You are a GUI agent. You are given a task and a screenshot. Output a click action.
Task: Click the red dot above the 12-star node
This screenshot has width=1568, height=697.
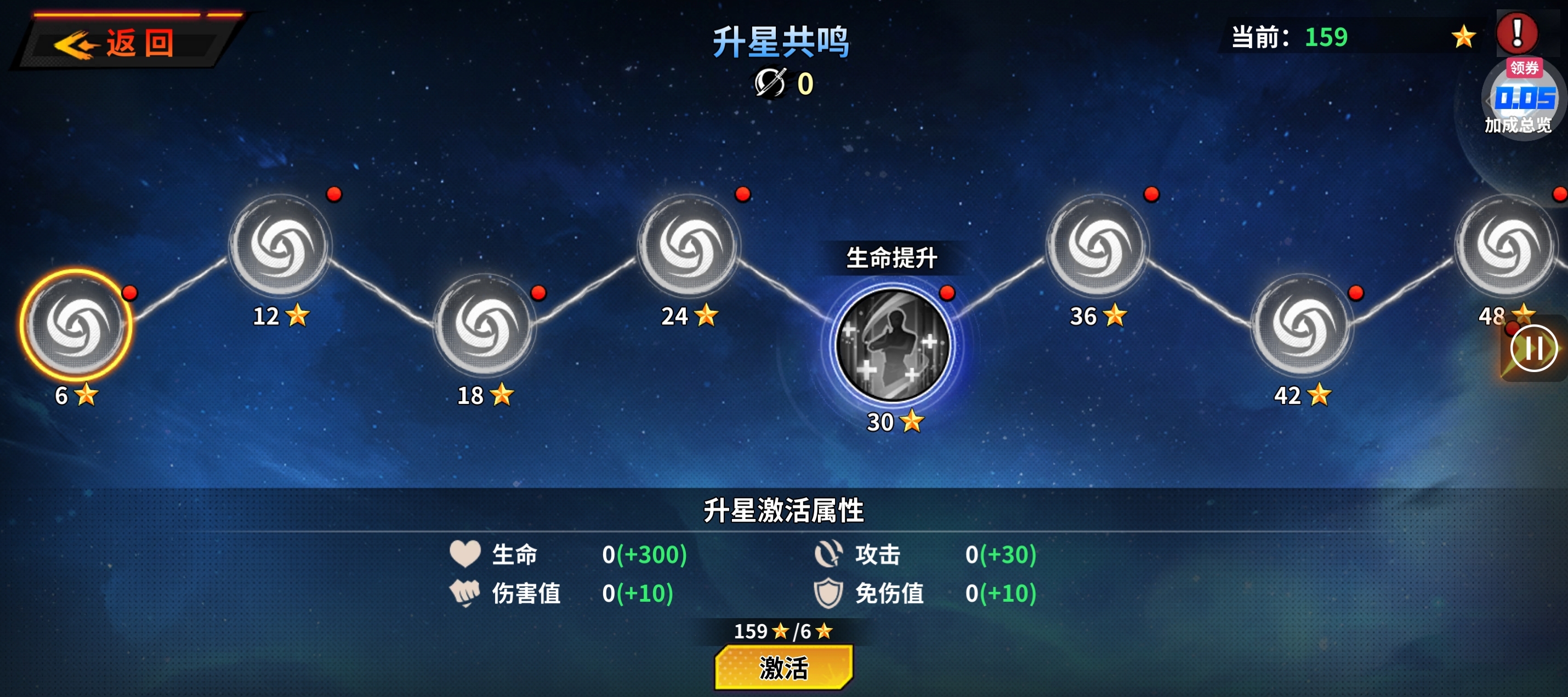(334, 194)
